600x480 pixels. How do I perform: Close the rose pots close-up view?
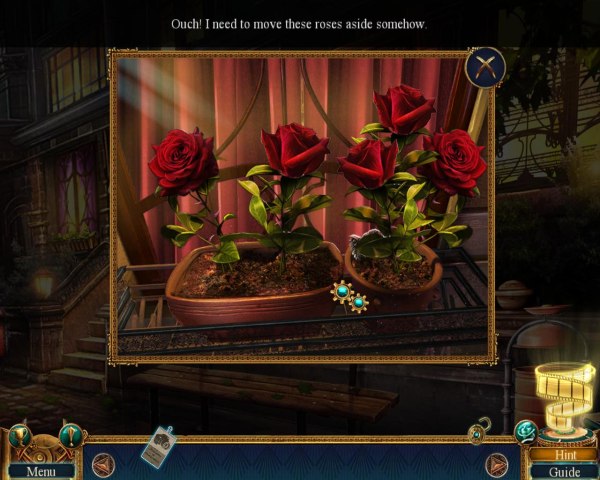tap(485, 67)
